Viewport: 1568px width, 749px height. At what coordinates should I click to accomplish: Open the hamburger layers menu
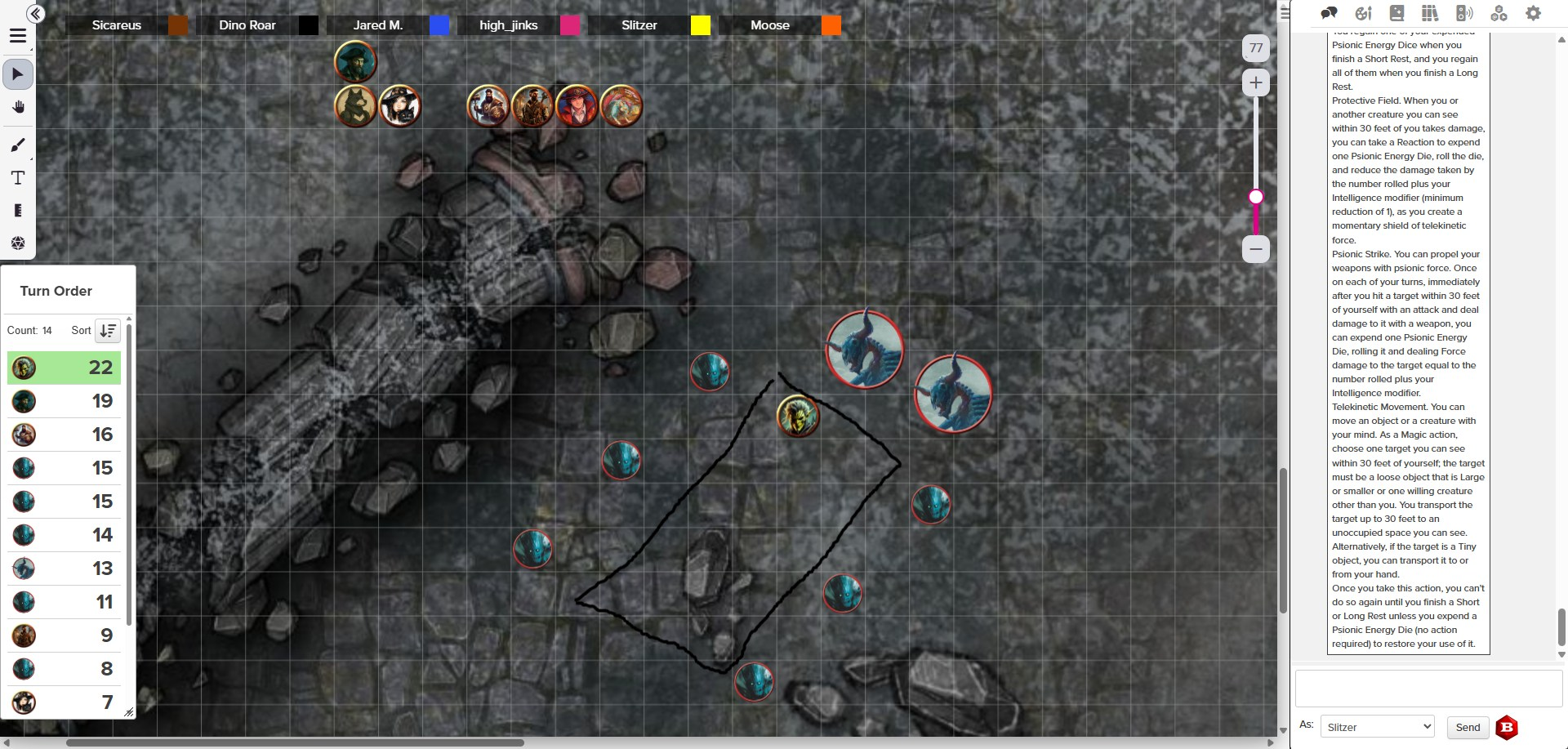[18, 36]
